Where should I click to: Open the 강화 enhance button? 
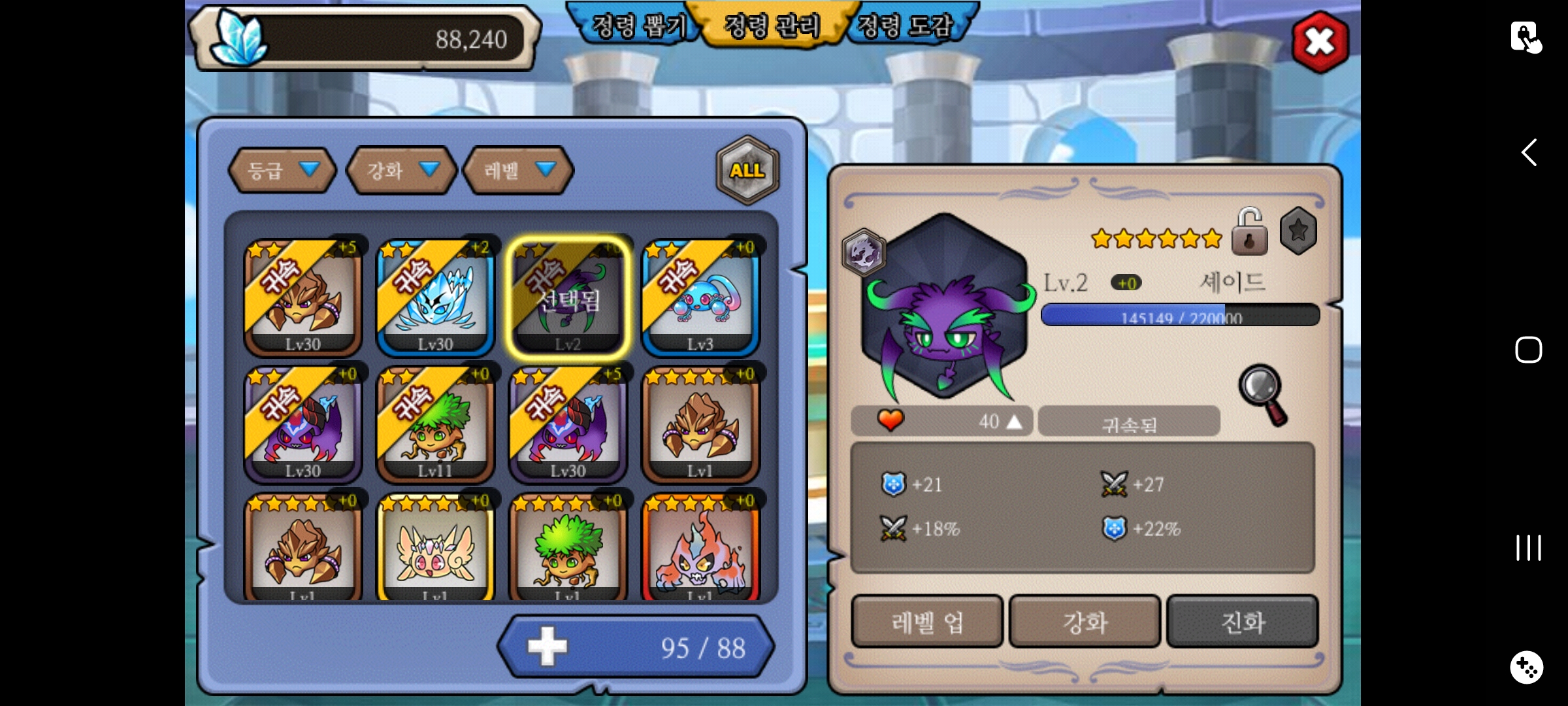click(1085, 622)
